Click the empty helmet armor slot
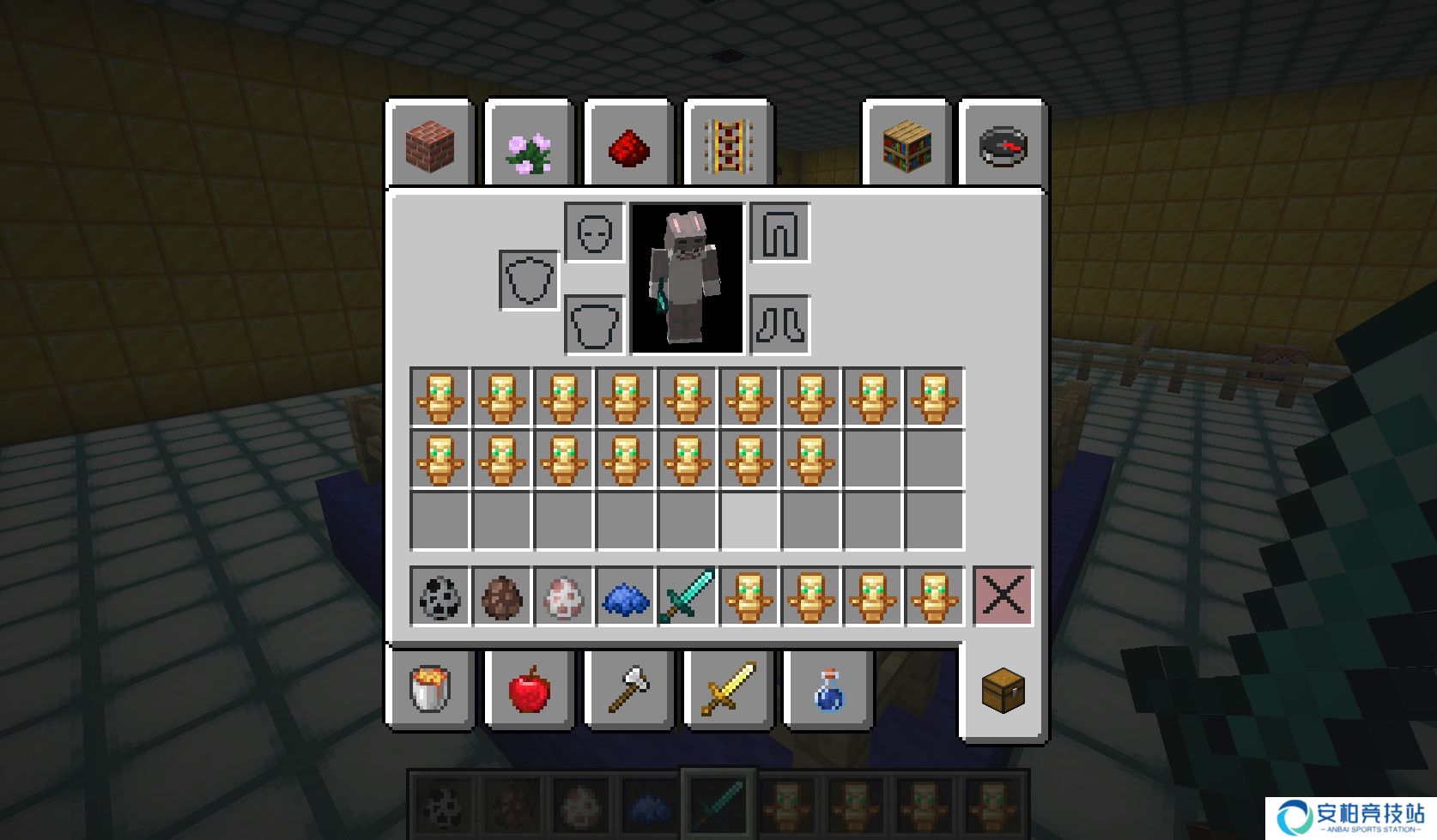The height and width of the screenshot is (840, 1437). [x=594, y=233]
